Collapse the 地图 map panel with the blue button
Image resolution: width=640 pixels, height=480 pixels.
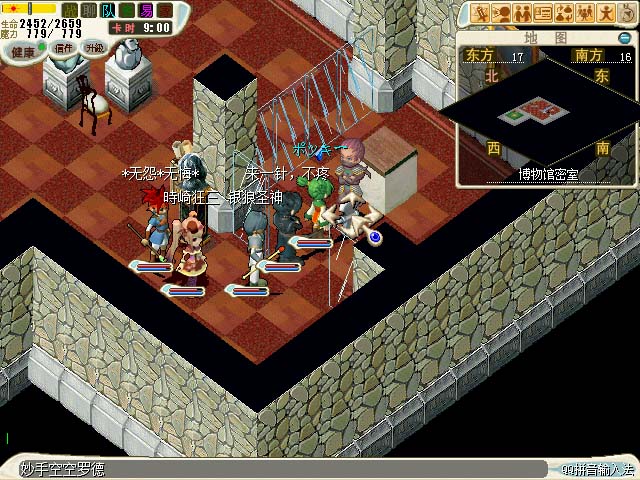[625, 38]
